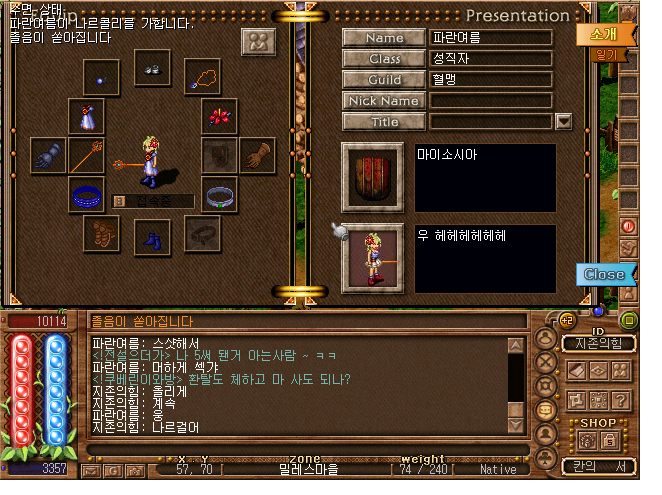662x495 pixels.
Task: Close the Presentation window
Action: 603,273
